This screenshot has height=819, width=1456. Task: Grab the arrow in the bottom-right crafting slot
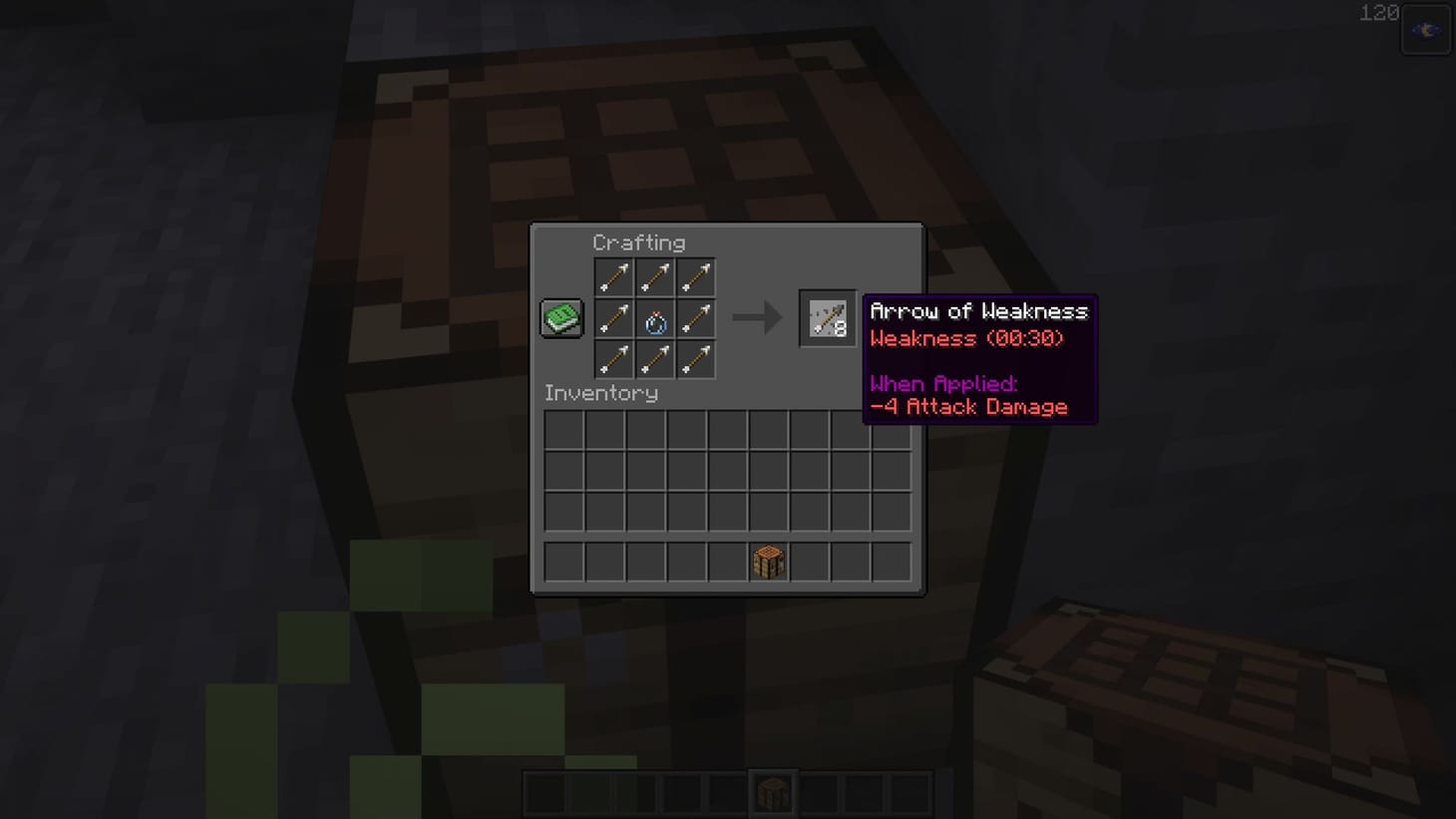pos(696,360)
